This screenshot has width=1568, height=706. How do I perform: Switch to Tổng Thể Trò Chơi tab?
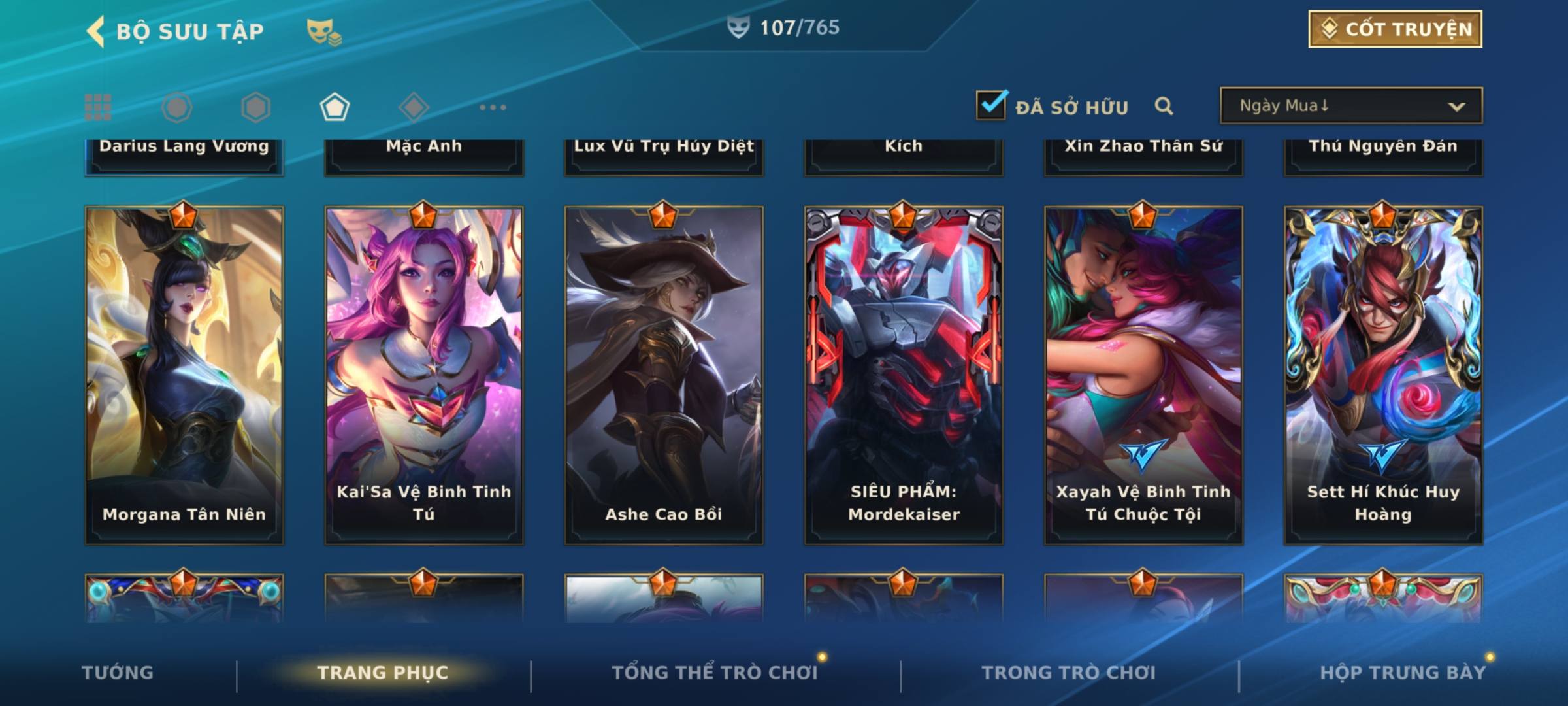(x=715, y=673)
